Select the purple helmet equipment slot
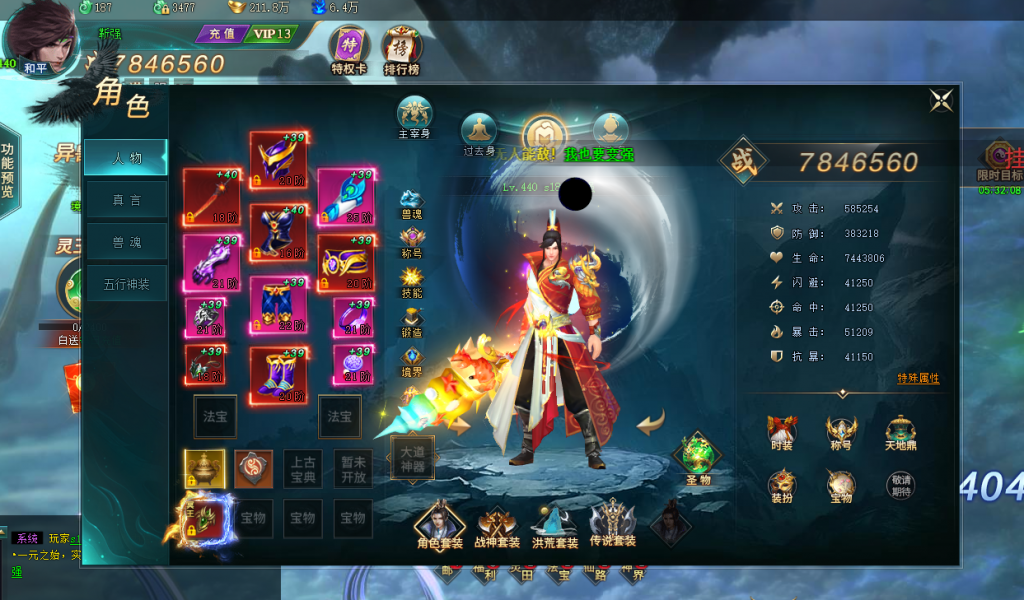1024x600 pixels. click(x=278, y=159)
